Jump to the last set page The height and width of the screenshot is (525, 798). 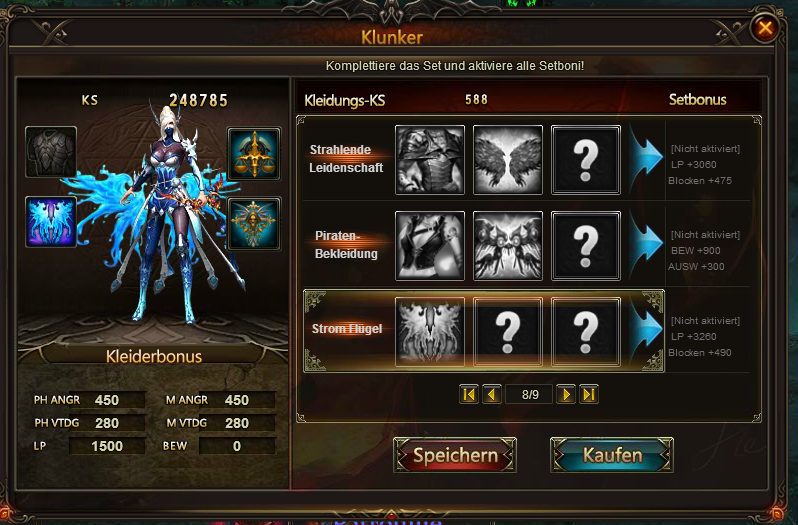(x=588, y=394)
